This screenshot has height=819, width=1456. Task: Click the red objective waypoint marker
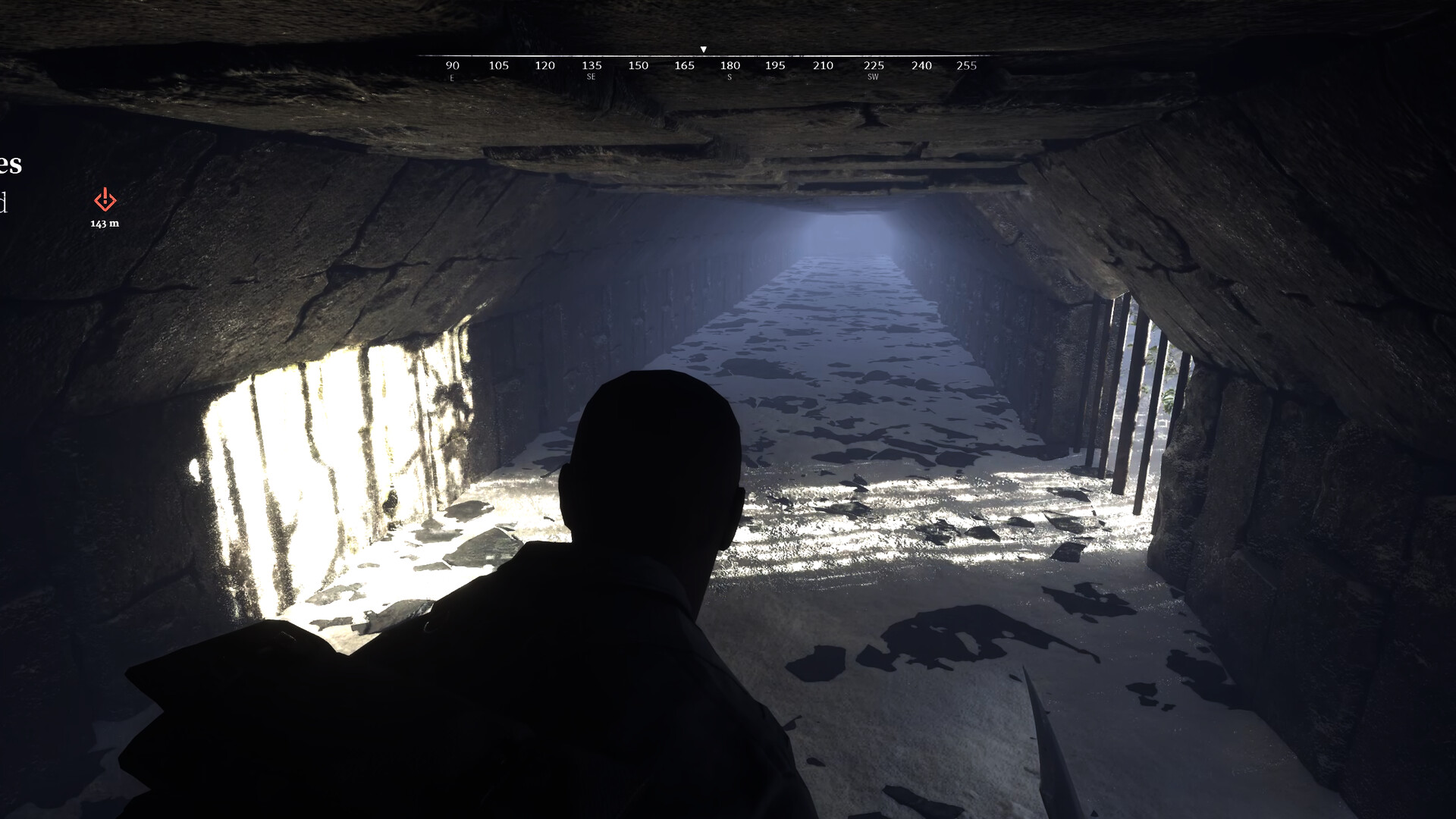105,200
